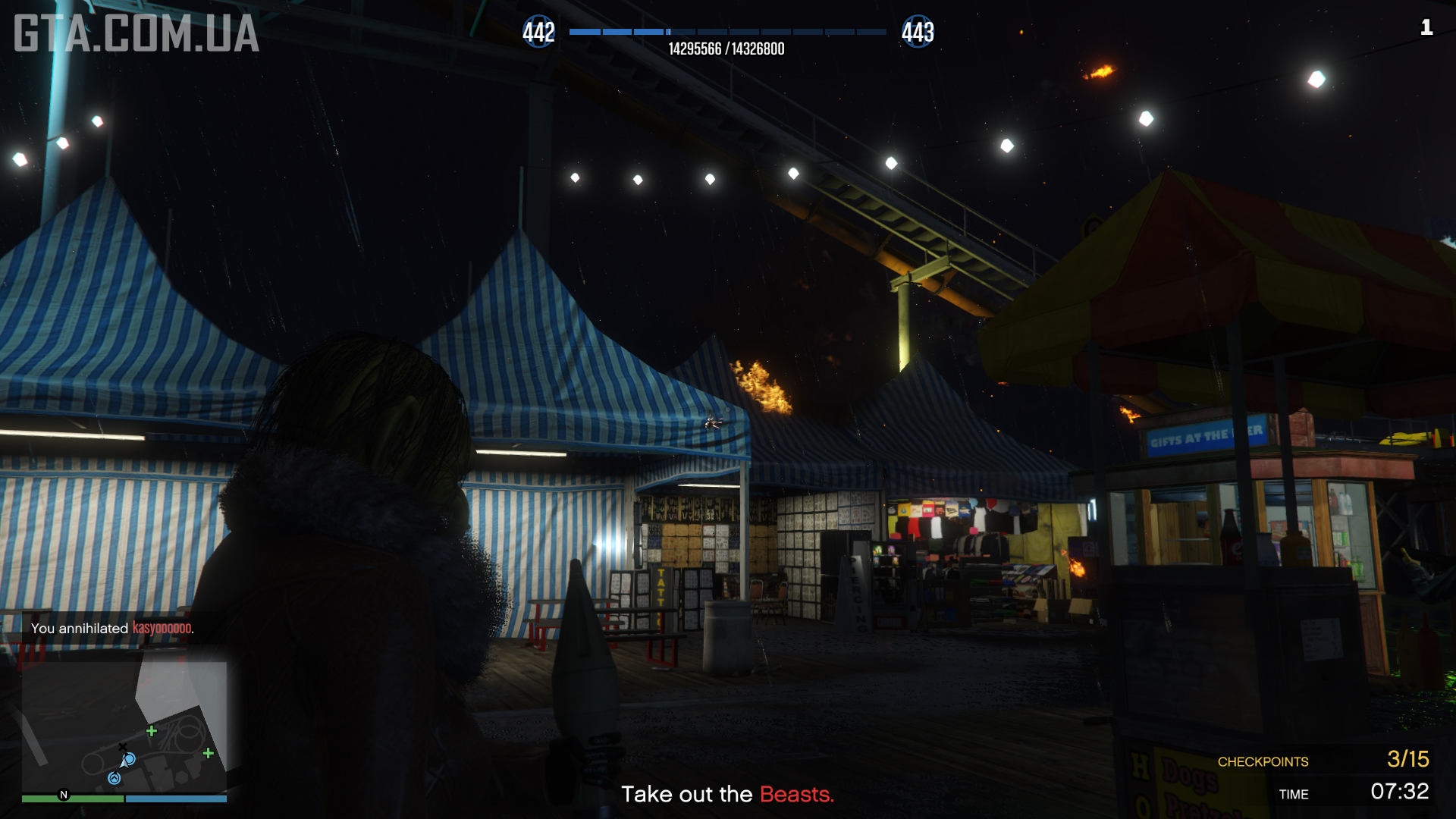This screenshot has width=1456, height=819.
Task: Click the north N compass marker
Action: [x=64, y=795]
